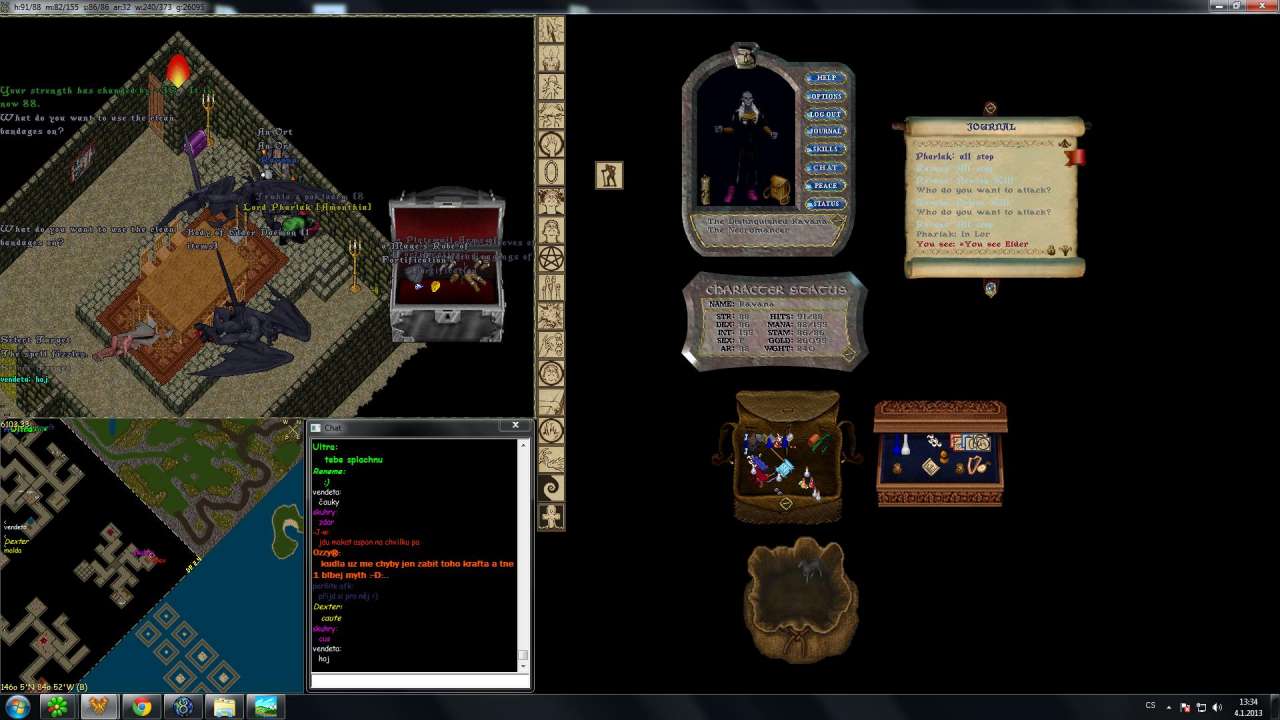Click the red bookmark on the Journal scroll
This screenshot has width=1280, height=720.
point(1076,157)
